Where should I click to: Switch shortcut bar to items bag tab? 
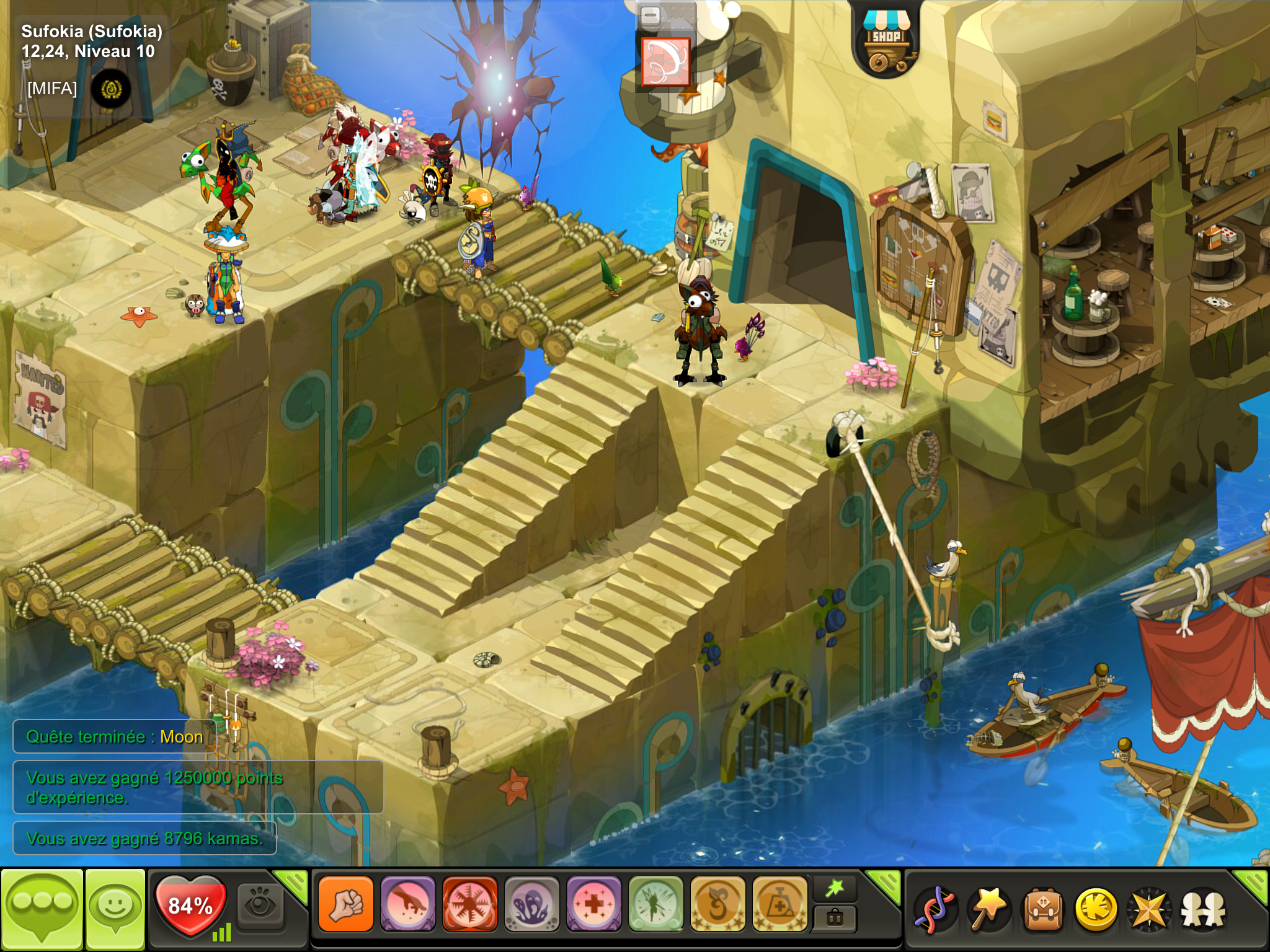[835, 919]
